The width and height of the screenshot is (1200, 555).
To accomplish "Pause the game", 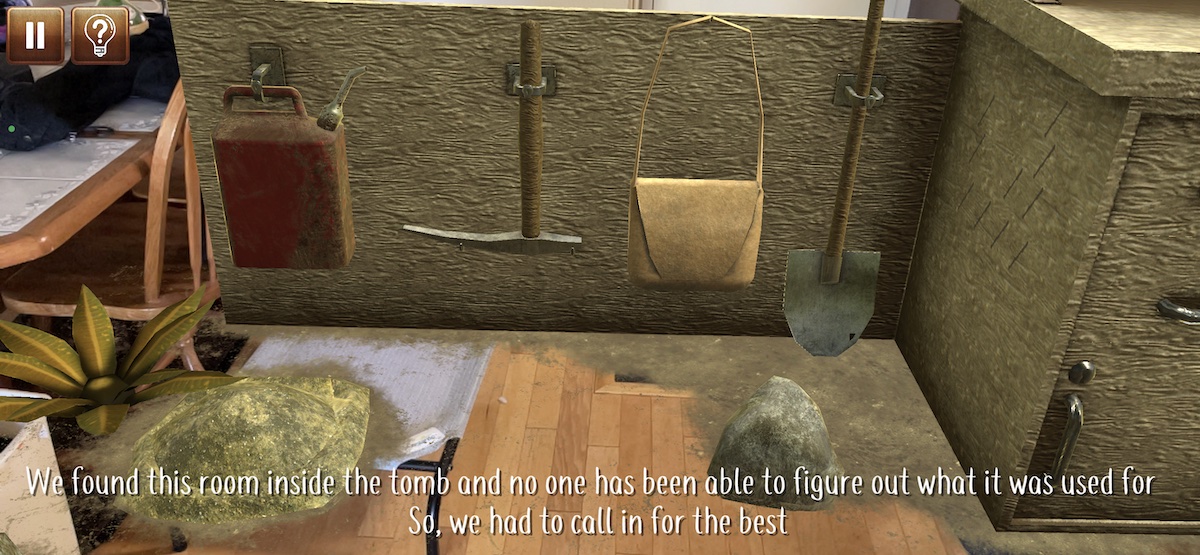I will 35,35.
